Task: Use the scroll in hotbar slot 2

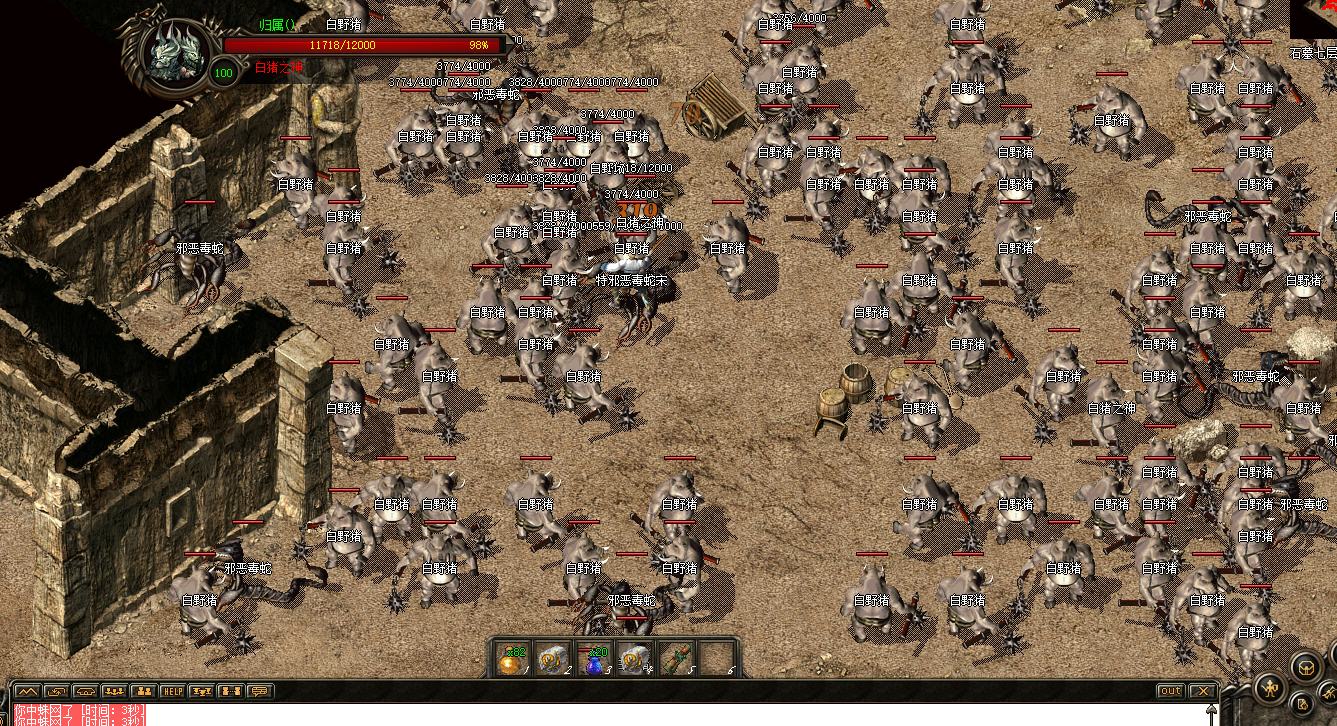Action: pos(554,659)
